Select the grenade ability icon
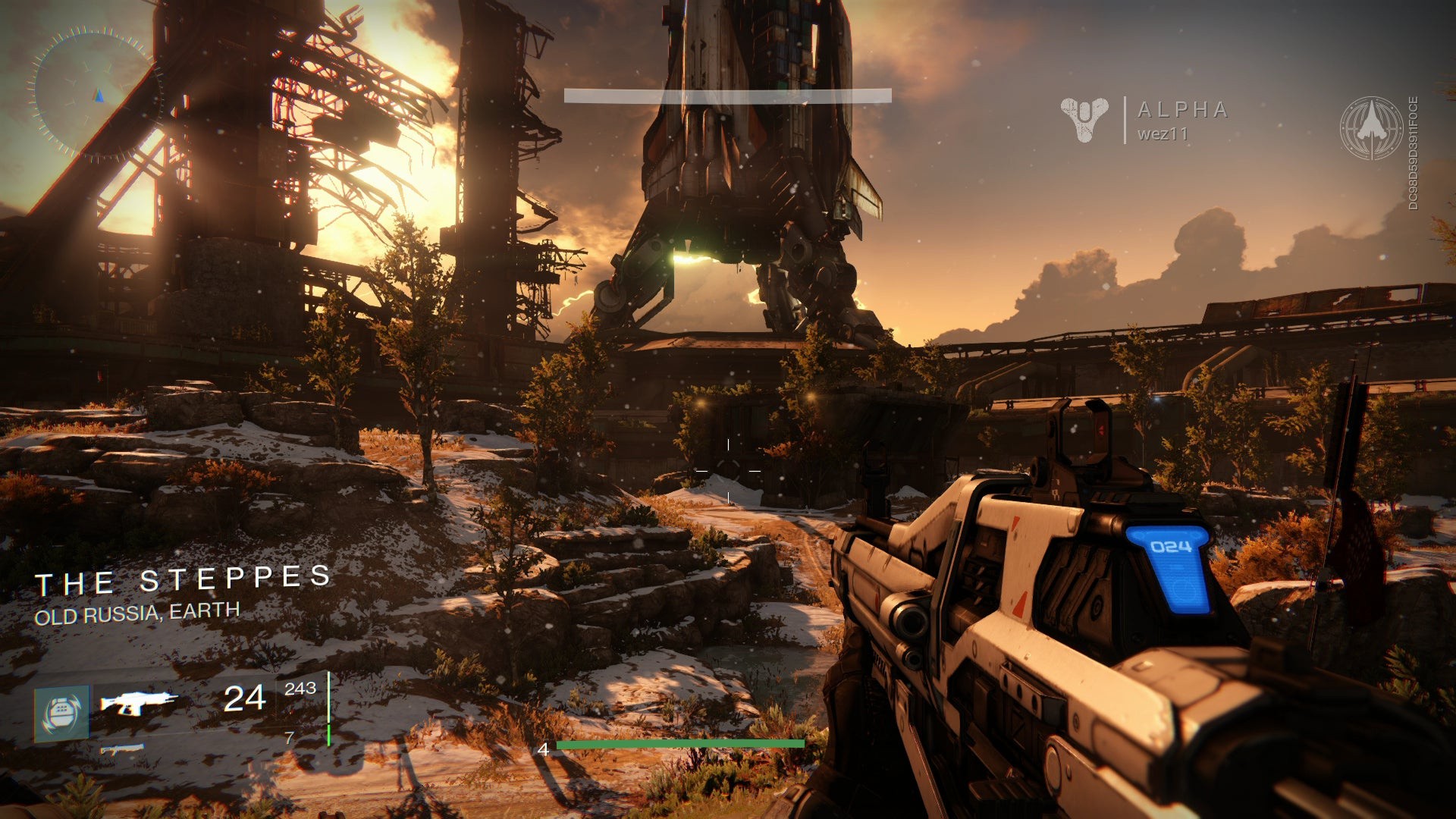 point(61,713)
